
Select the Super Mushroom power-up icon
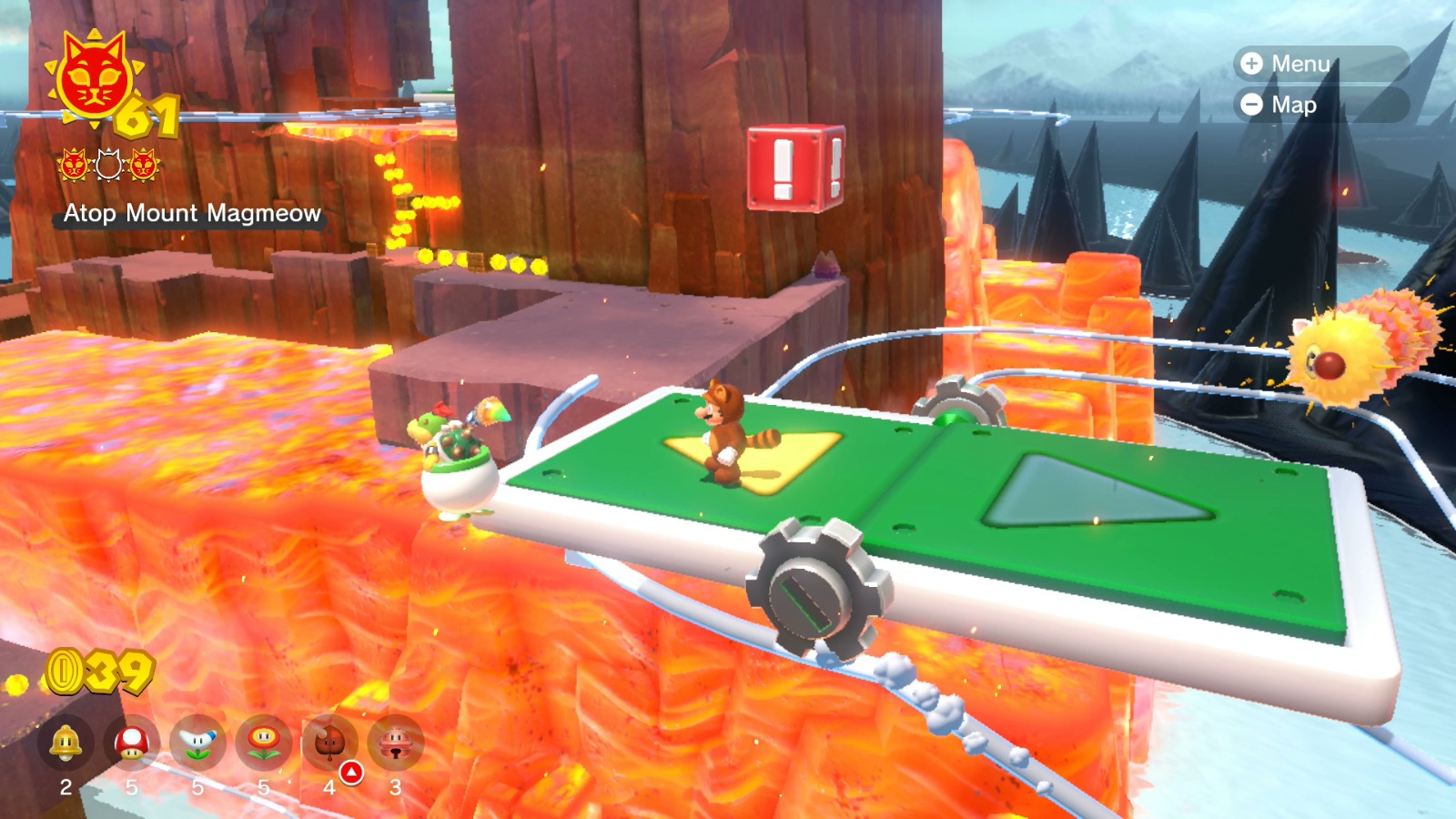coord(132,742)
